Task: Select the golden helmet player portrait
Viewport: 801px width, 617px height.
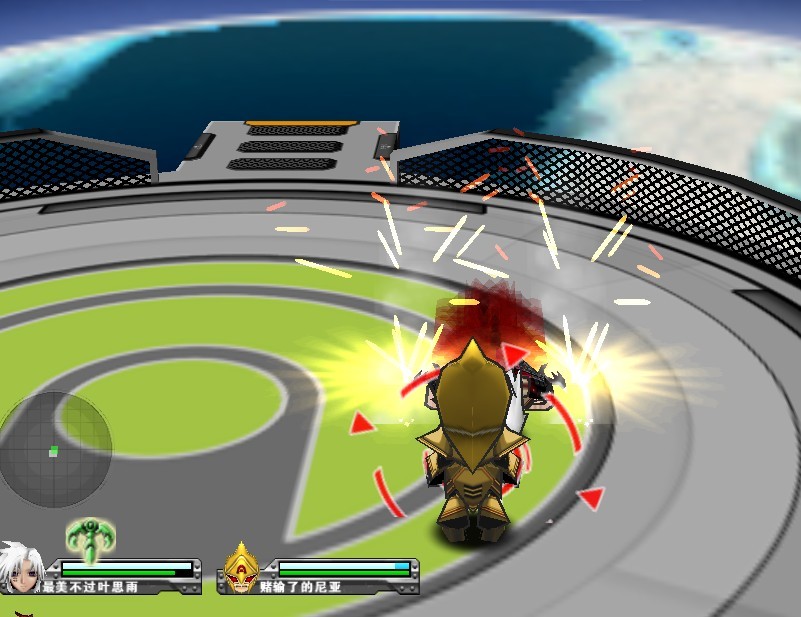Action: click(241, 570)
